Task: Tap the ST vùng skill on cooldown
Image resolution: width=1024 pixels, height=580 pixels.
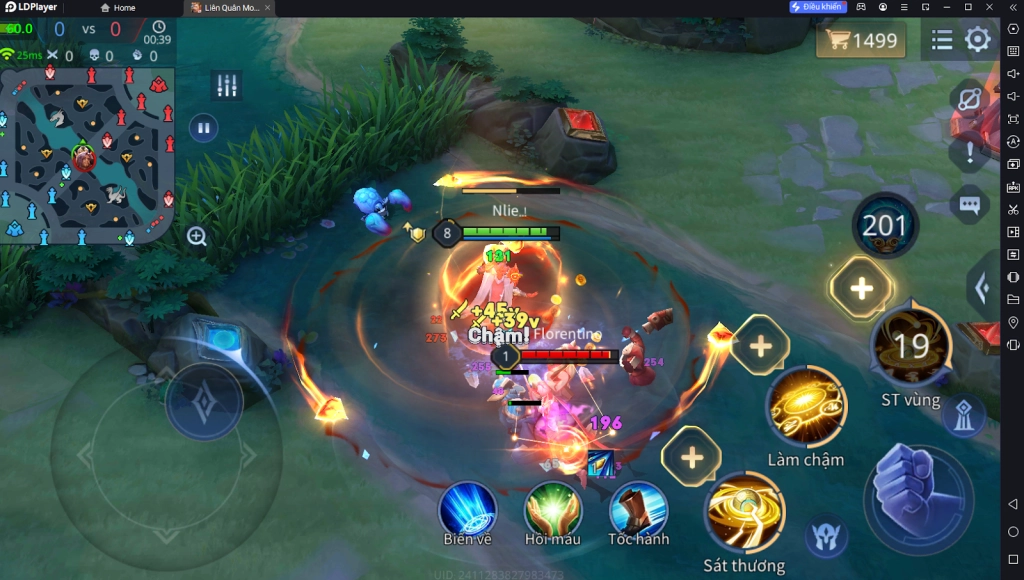Action: coord(911,347)
